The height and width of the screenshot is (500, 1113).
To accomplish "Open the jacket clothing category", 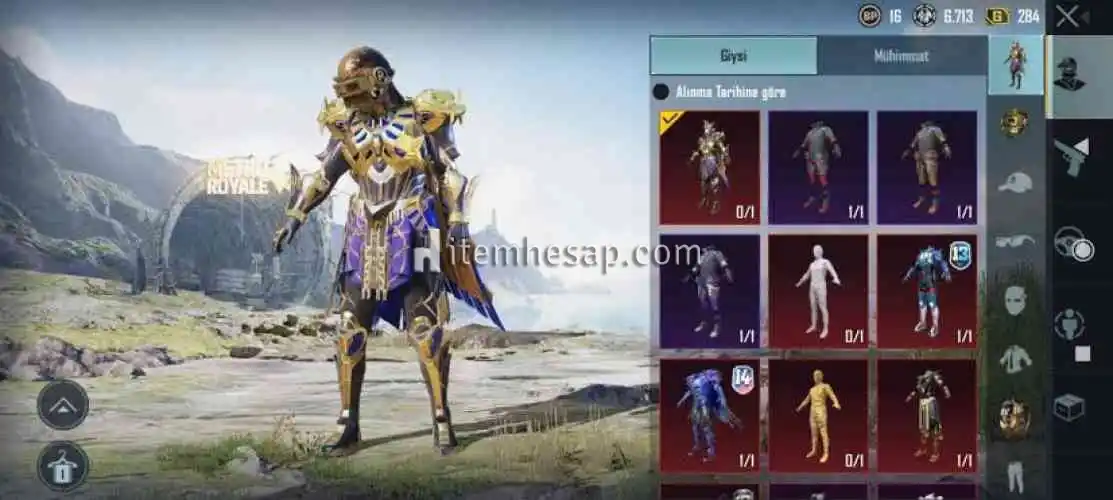I will pyautogui.click(x=1015, y=358).
